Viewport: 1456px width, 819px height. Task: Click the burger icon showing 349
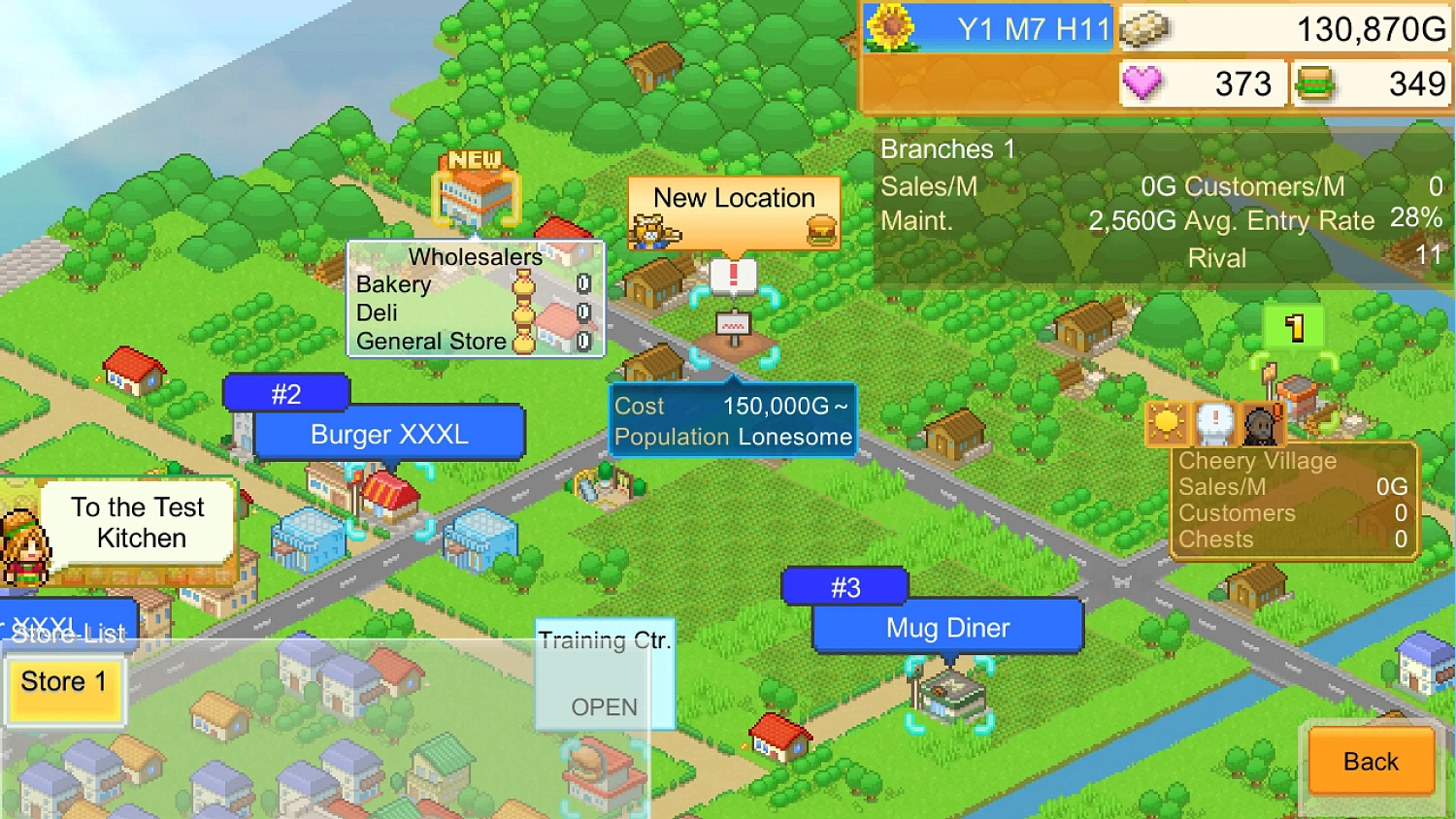[1312, 83]
